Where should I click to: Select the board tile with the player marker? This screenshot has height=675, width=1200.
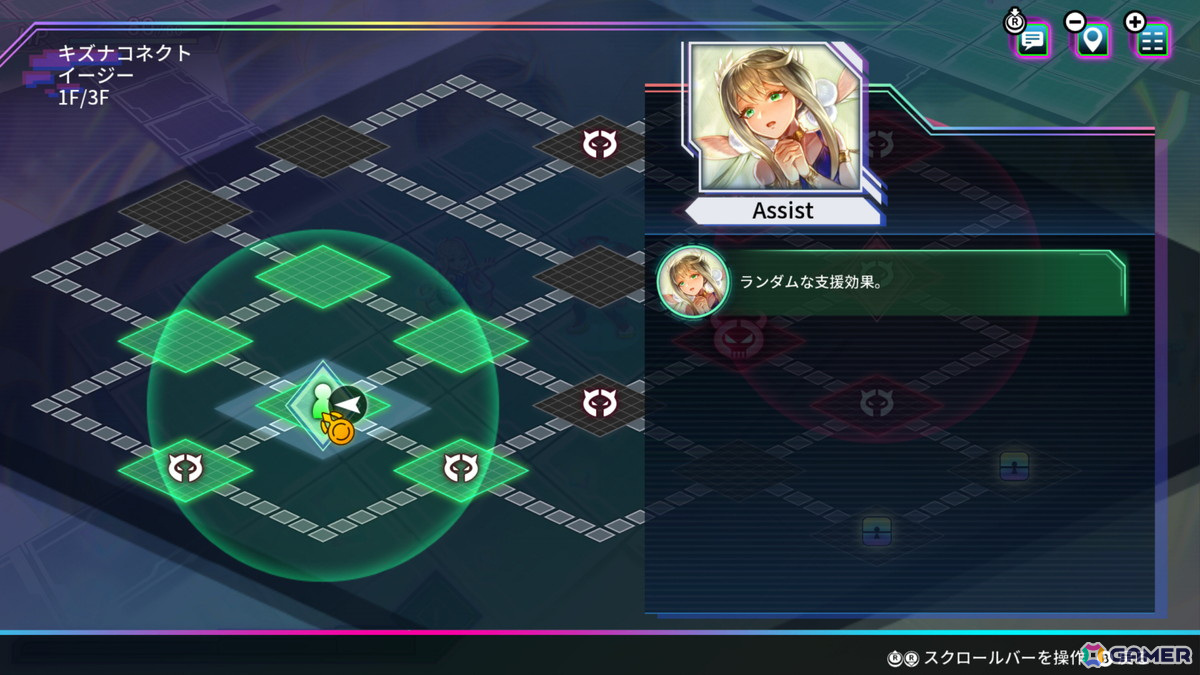tap(323, 405)
